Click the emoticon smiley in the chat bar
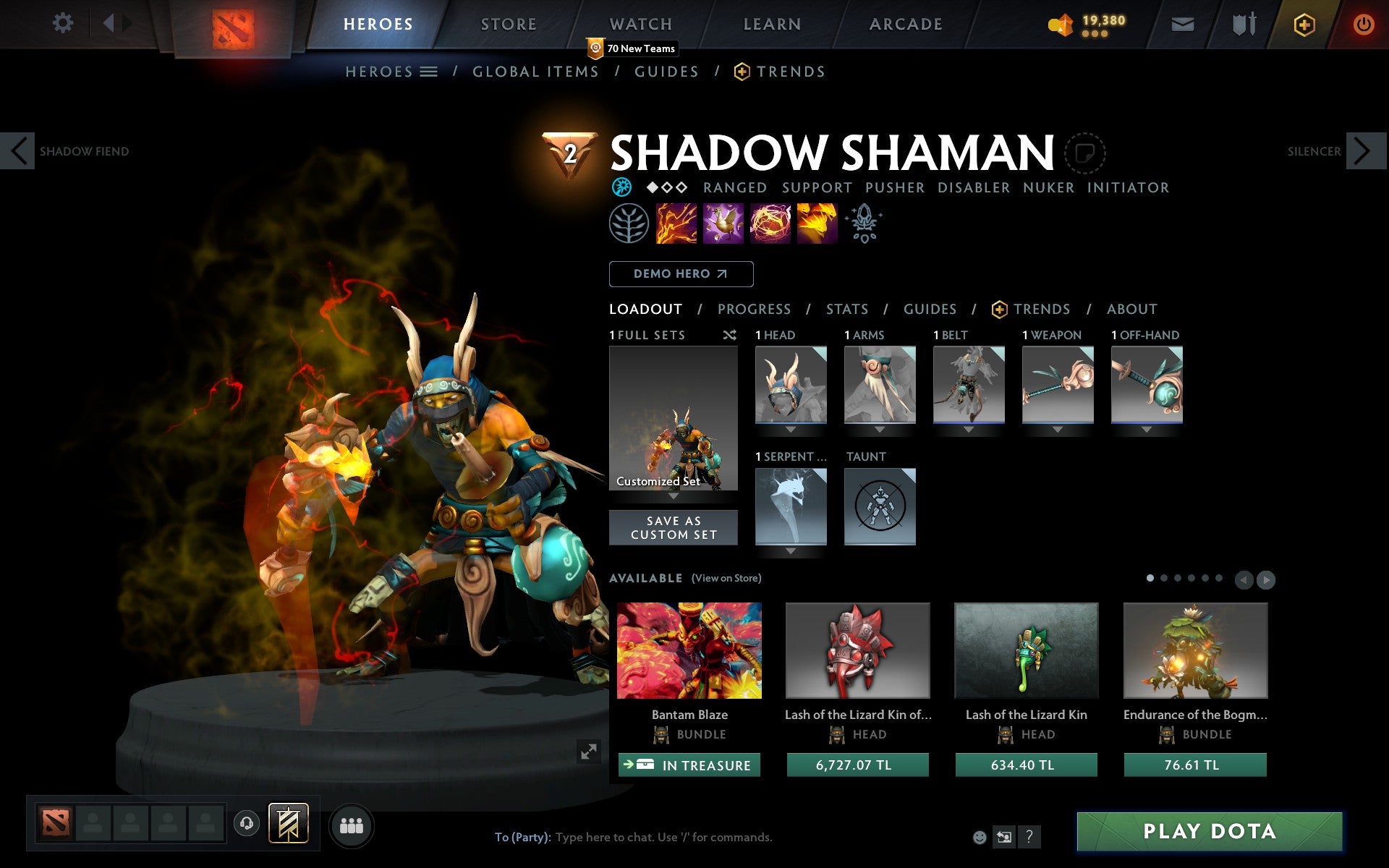 click(x=981, y=838)
